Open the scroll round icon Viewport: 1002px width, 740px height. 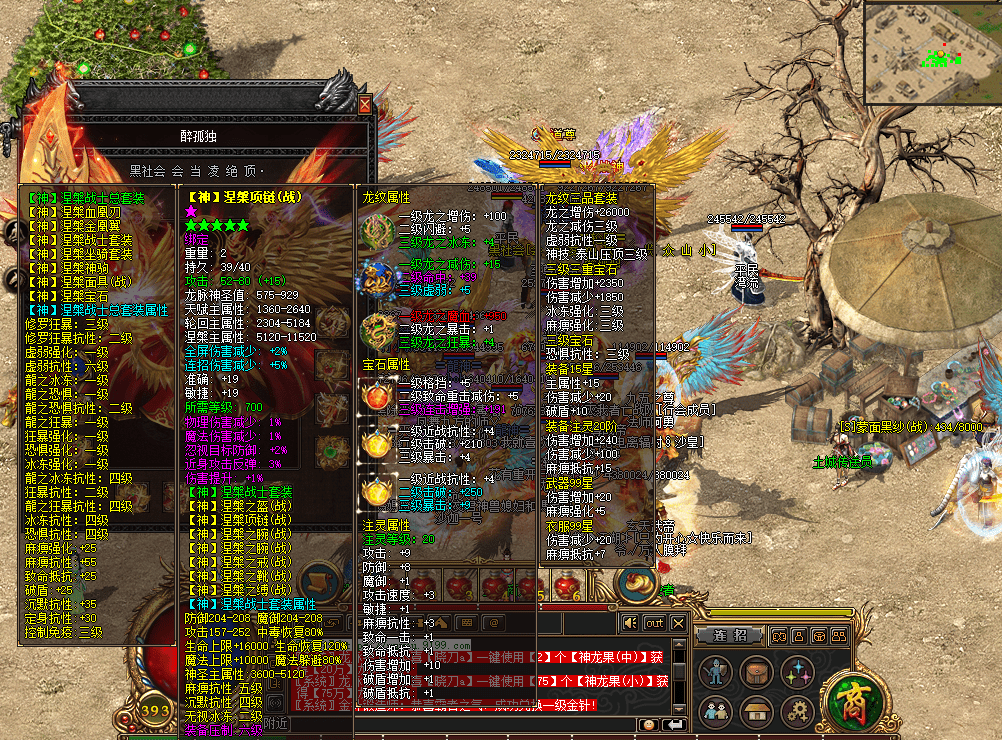coord(320,583)
